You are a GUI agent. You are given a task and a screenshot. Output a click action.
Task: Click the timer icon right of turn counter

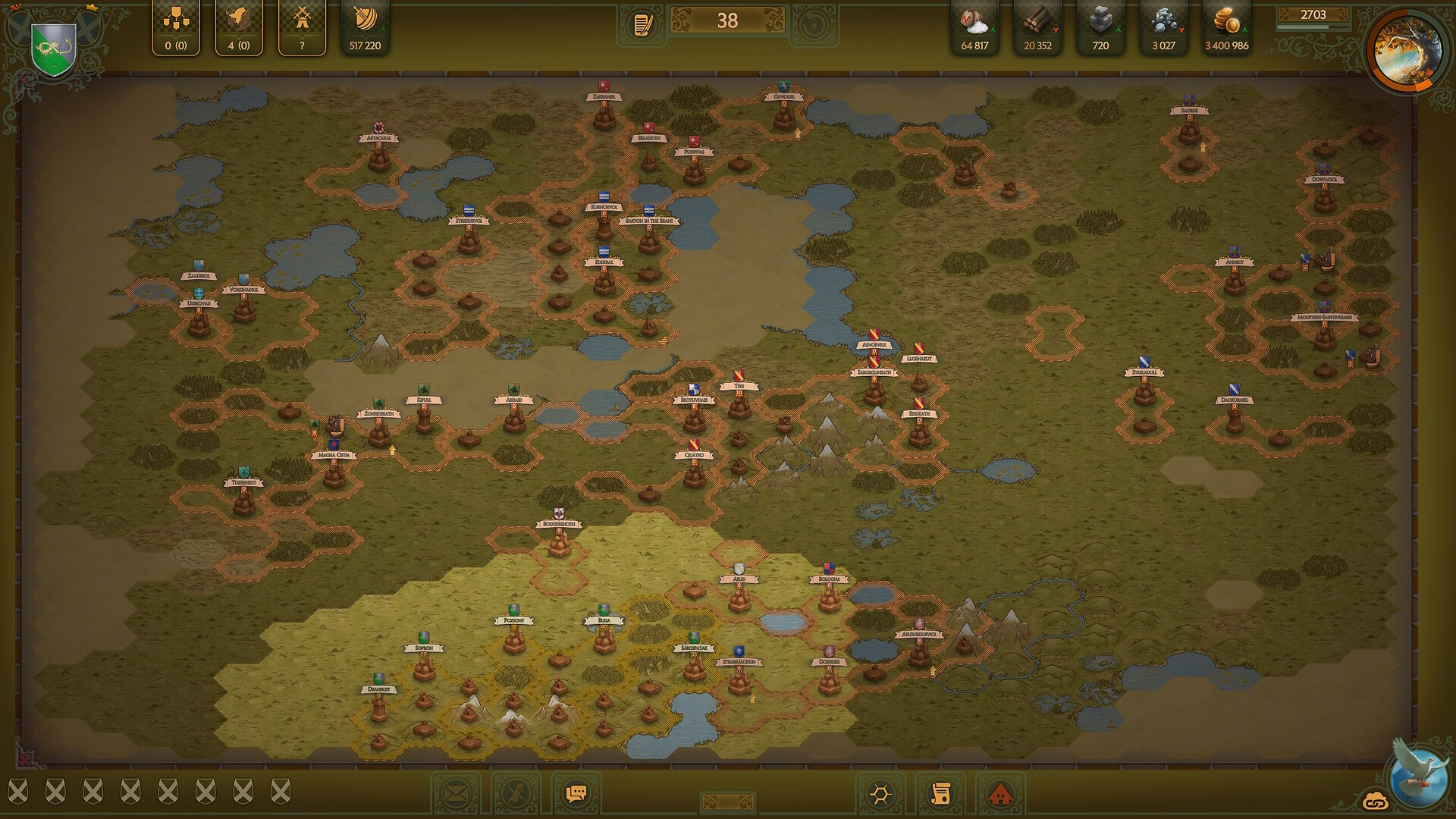point(814,24)
